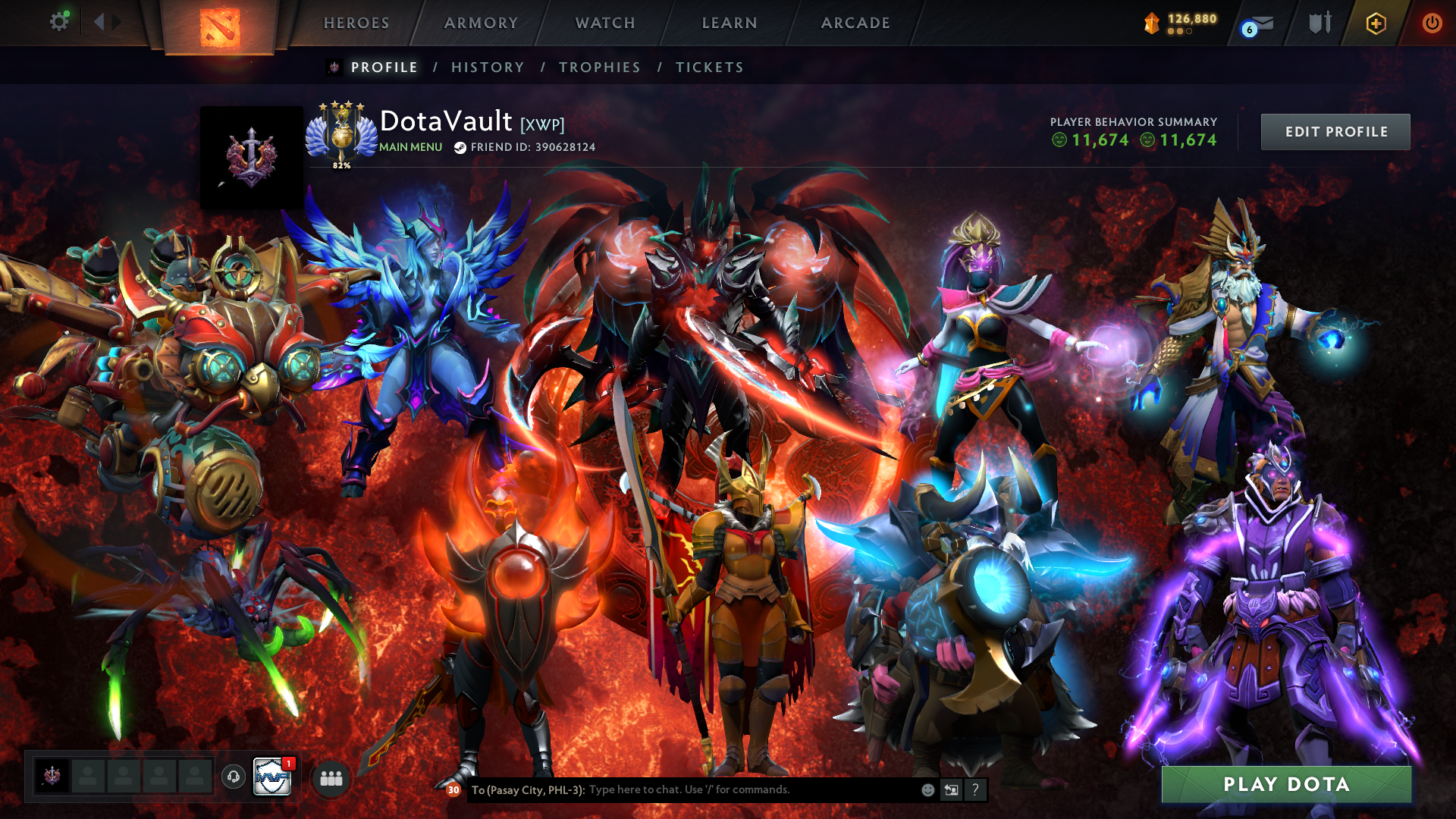Screen dimensions: 1456x819
Task: Open the Tickets tab
Action: coord(710,67)
